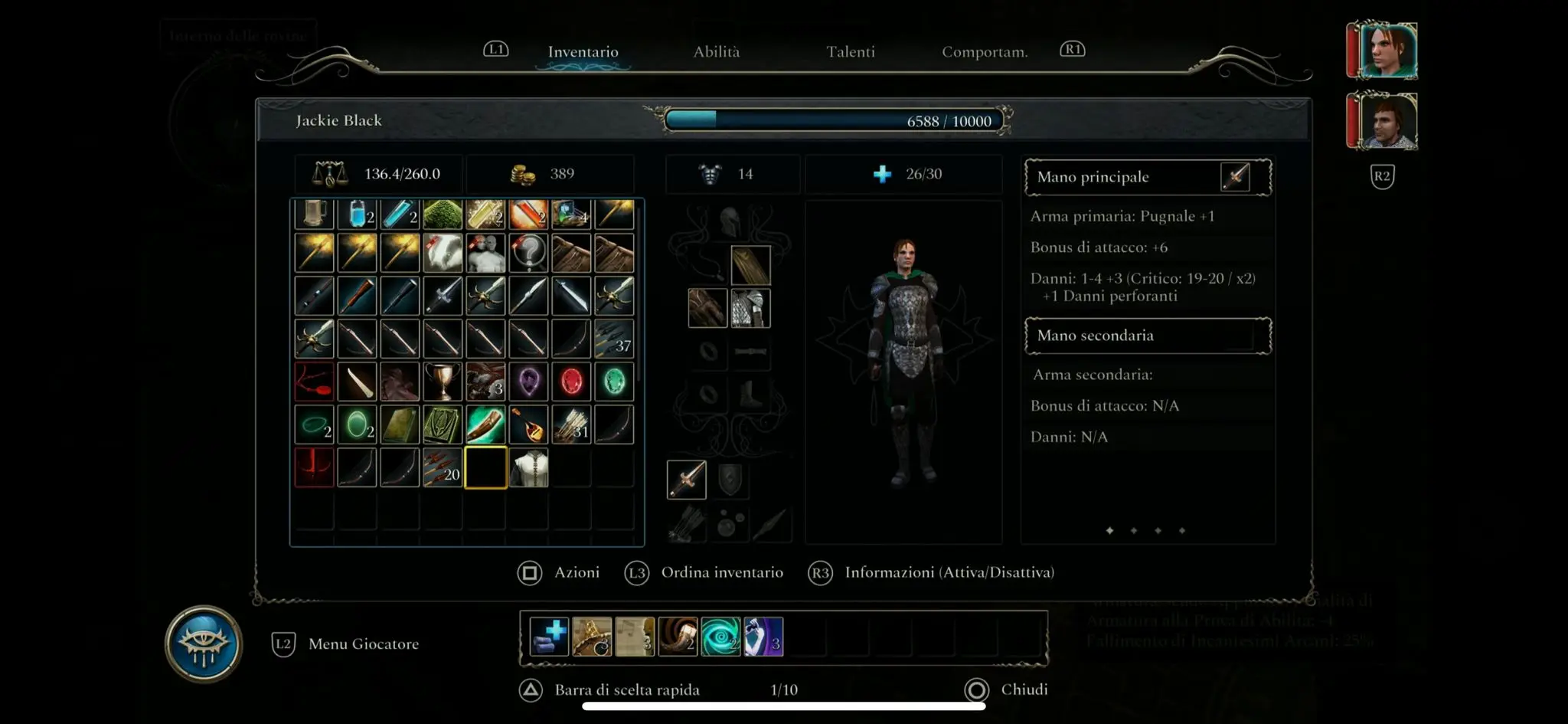Image resolution: width=1568 pixels, height=724 pixels.
Task: Use the healing kit quickbar slot
Action: [x=549, y=637]
